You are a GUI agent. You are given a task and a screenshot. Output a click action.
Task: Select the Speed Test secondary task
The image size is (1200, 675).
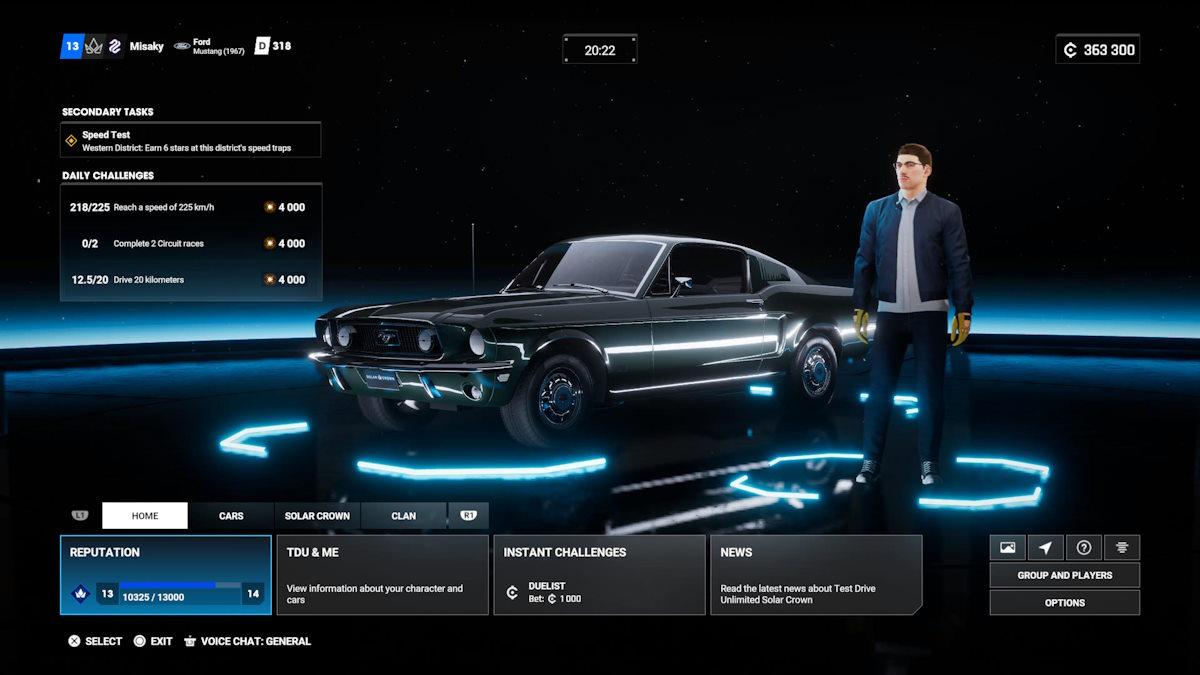pos(191,140)
